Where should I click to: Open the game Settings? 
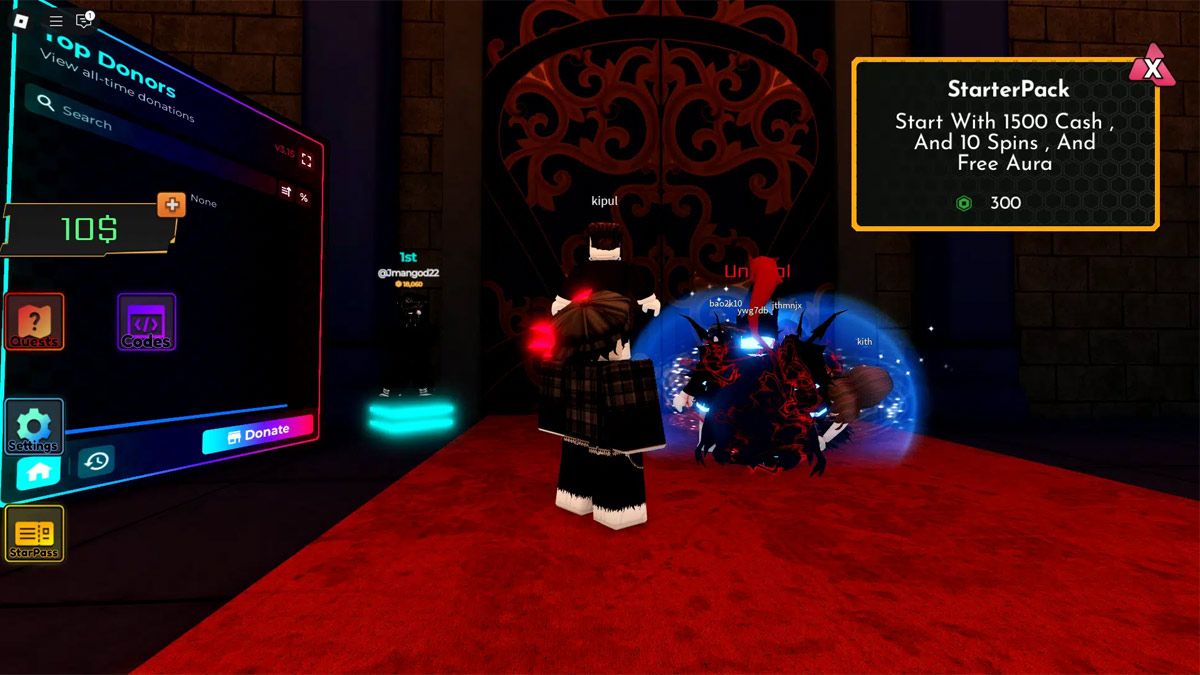point(34,427)
